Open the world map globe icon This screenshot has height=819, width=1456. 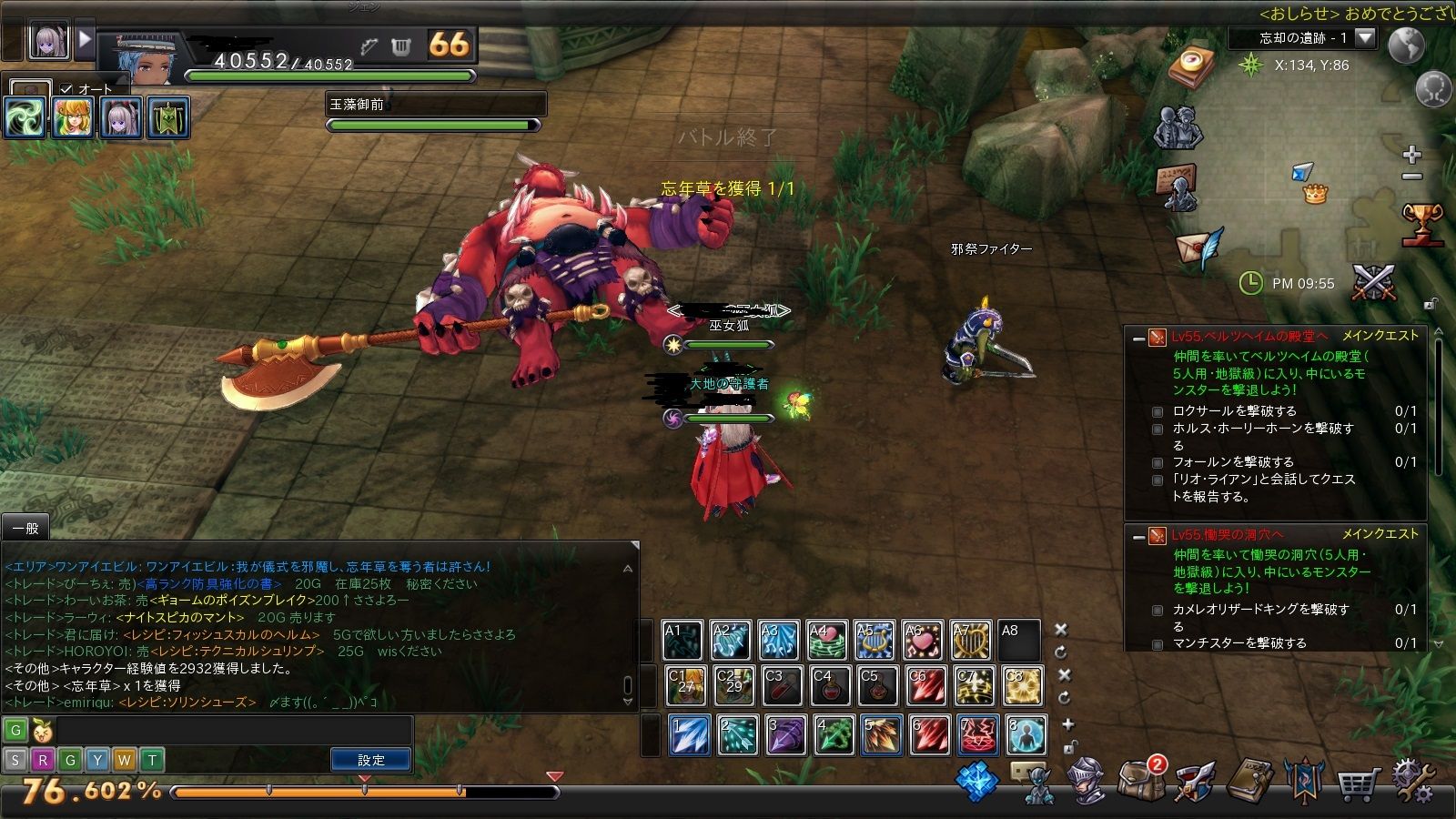(x=1406, y=46)
